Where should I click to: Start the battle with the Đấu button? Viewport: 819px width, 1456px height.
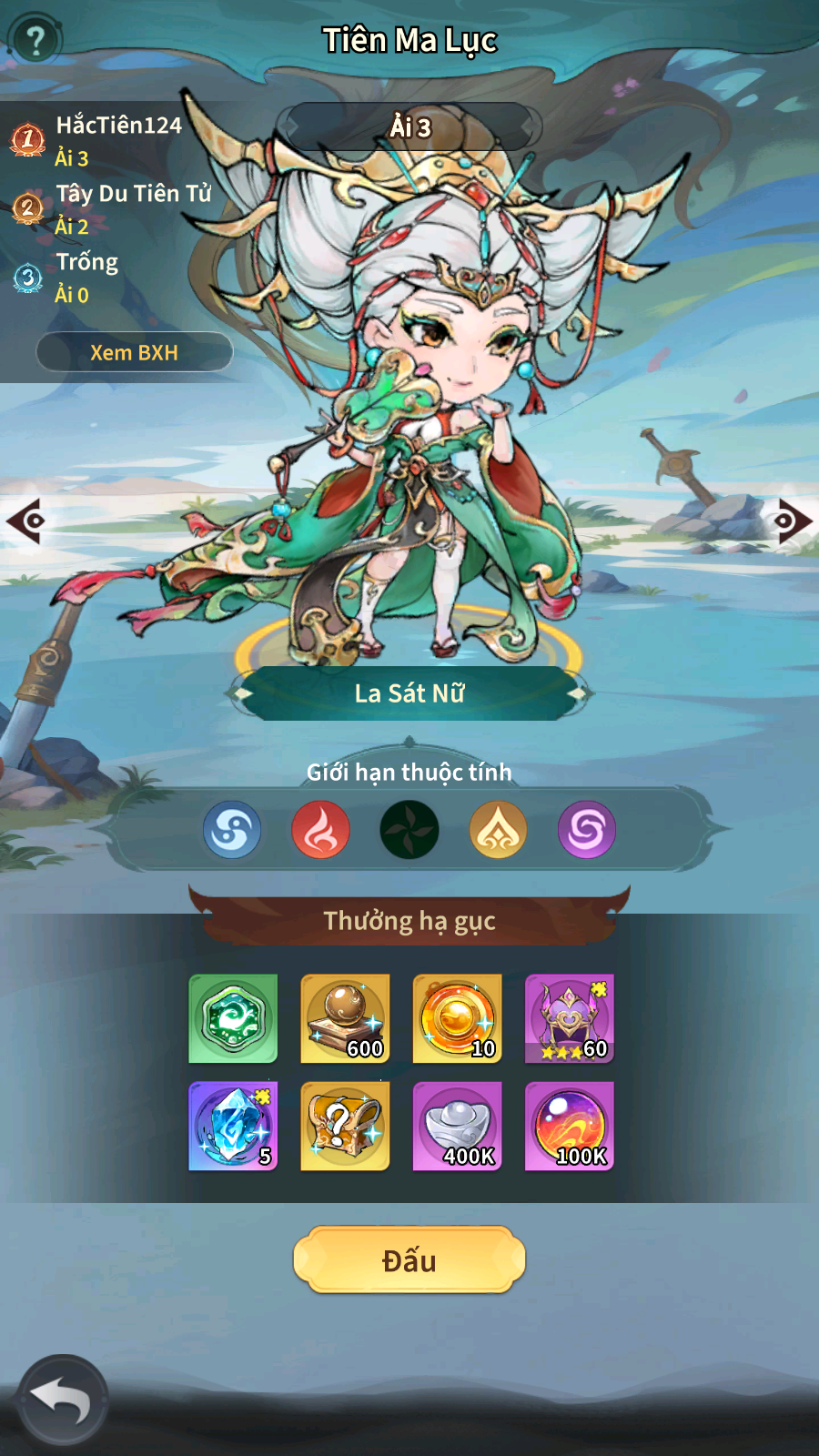(x=409, y=1260)
